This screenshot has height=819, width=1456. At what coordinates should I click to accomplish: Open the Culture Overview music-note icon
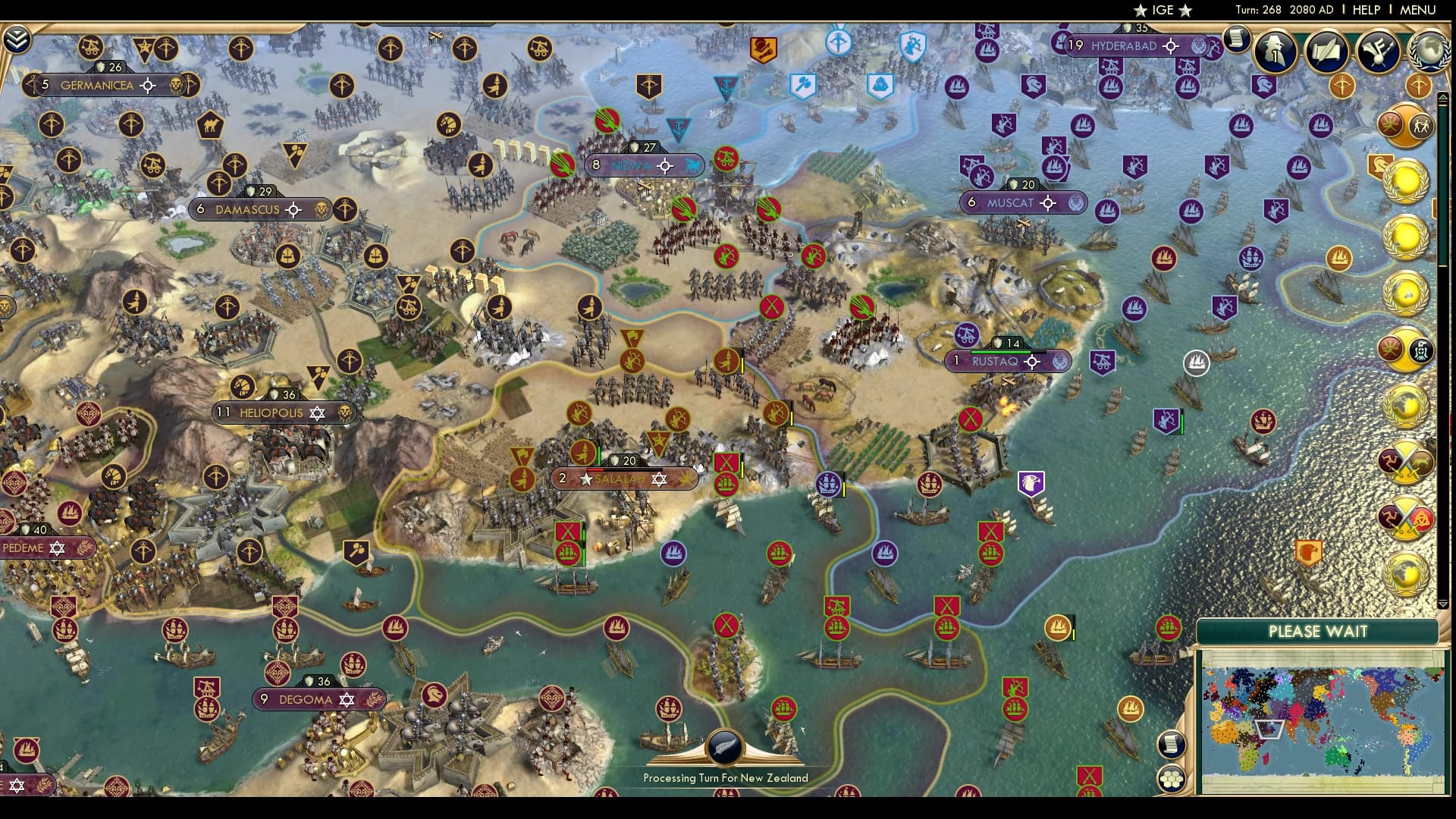tap(1378, 52)
